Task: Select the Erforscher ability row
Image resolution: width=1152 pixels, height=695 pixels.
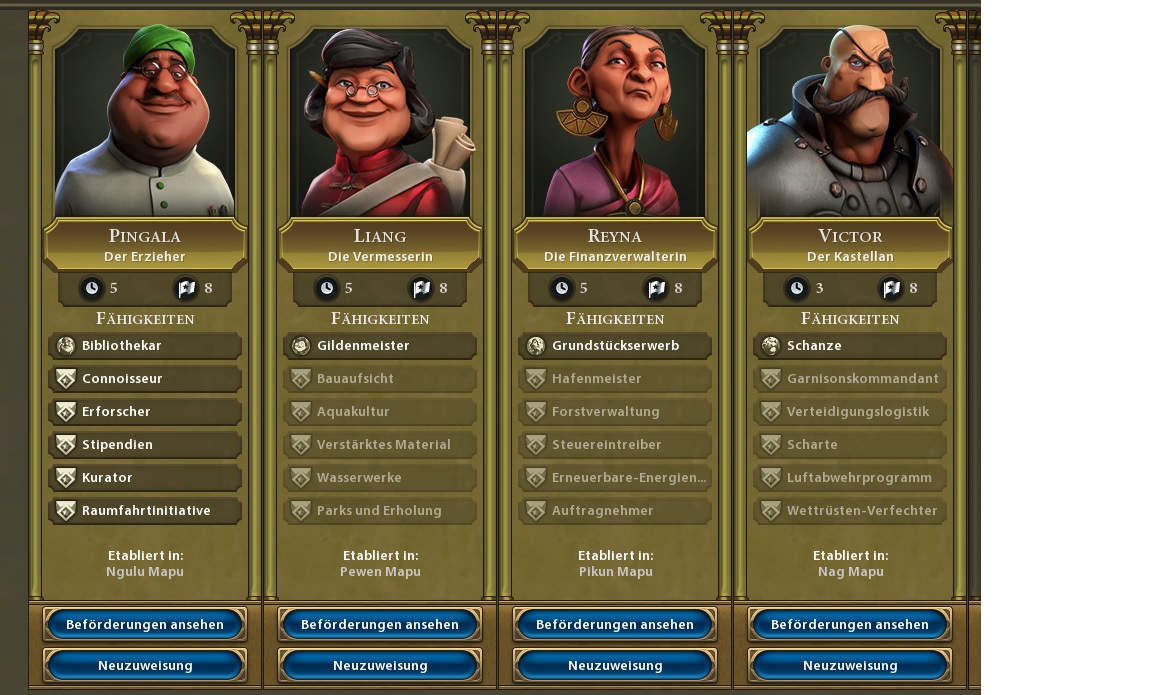Action: (x=145, y=412)
